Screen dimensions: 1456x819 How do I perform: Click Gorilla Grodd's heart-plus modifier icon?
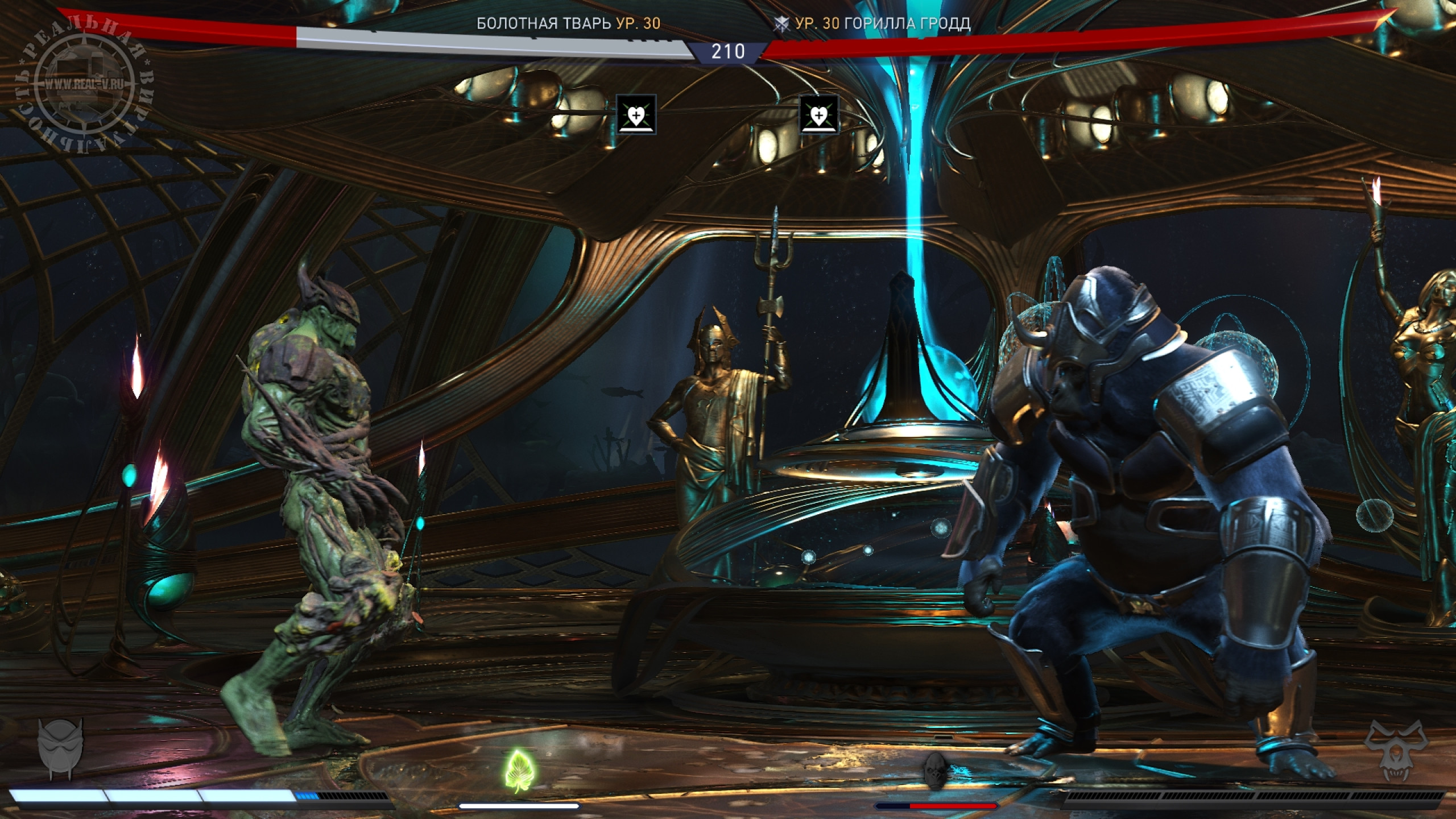click(819, 114)
